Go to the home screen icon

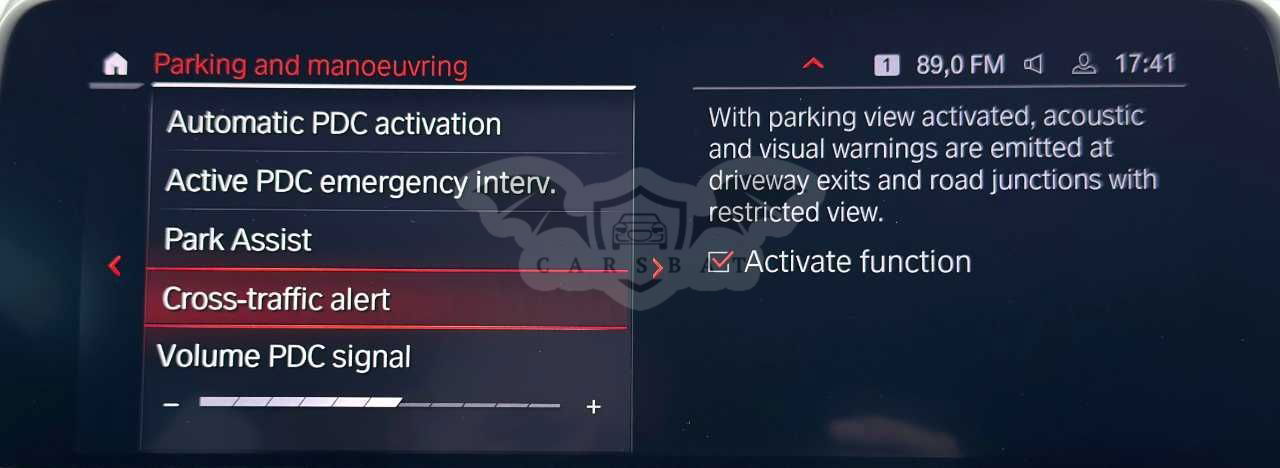[116, 65]
